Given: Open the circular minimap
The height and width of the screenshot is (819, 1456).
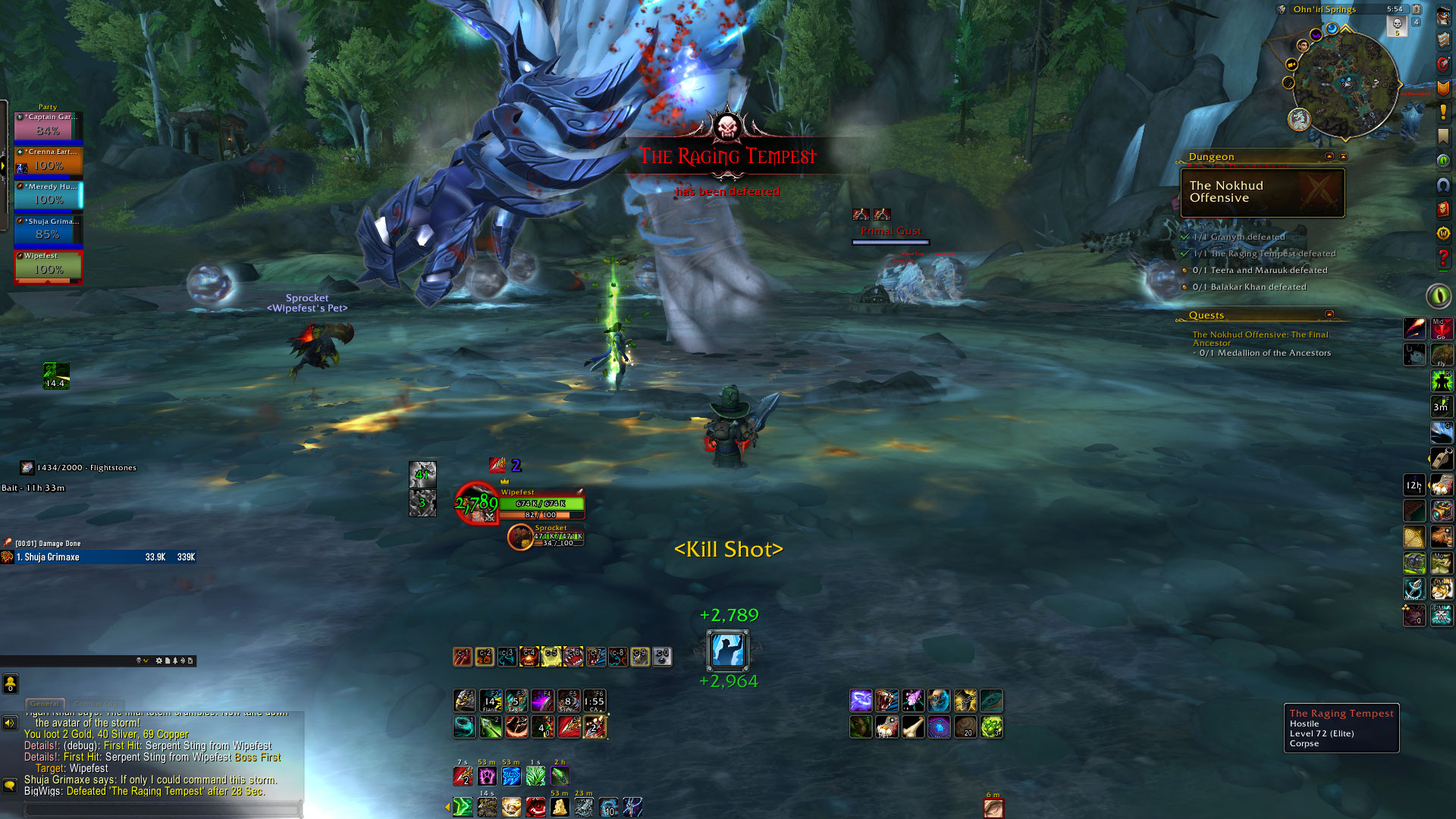Looking at the screenshot, I should click(1345, 83).
